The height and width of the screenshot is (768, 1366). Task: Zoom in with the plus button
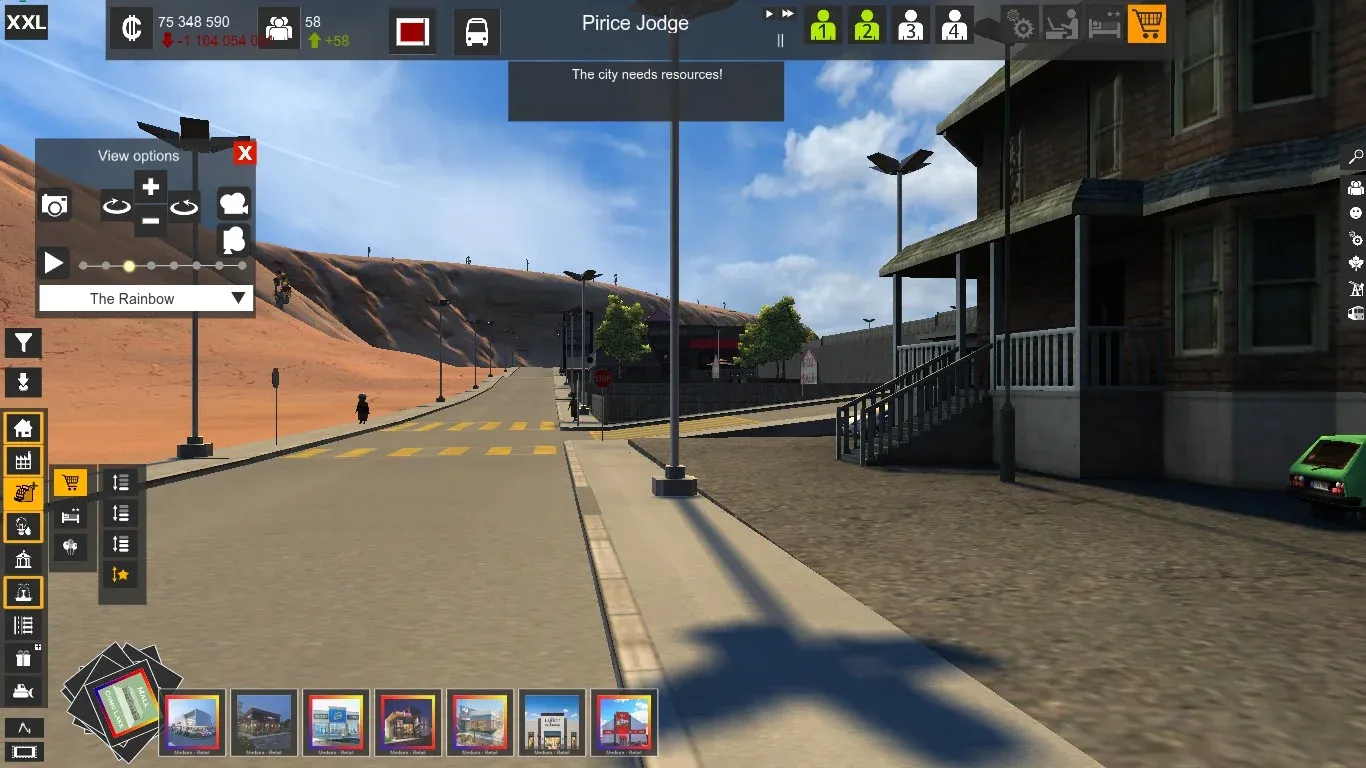(150, 187)
